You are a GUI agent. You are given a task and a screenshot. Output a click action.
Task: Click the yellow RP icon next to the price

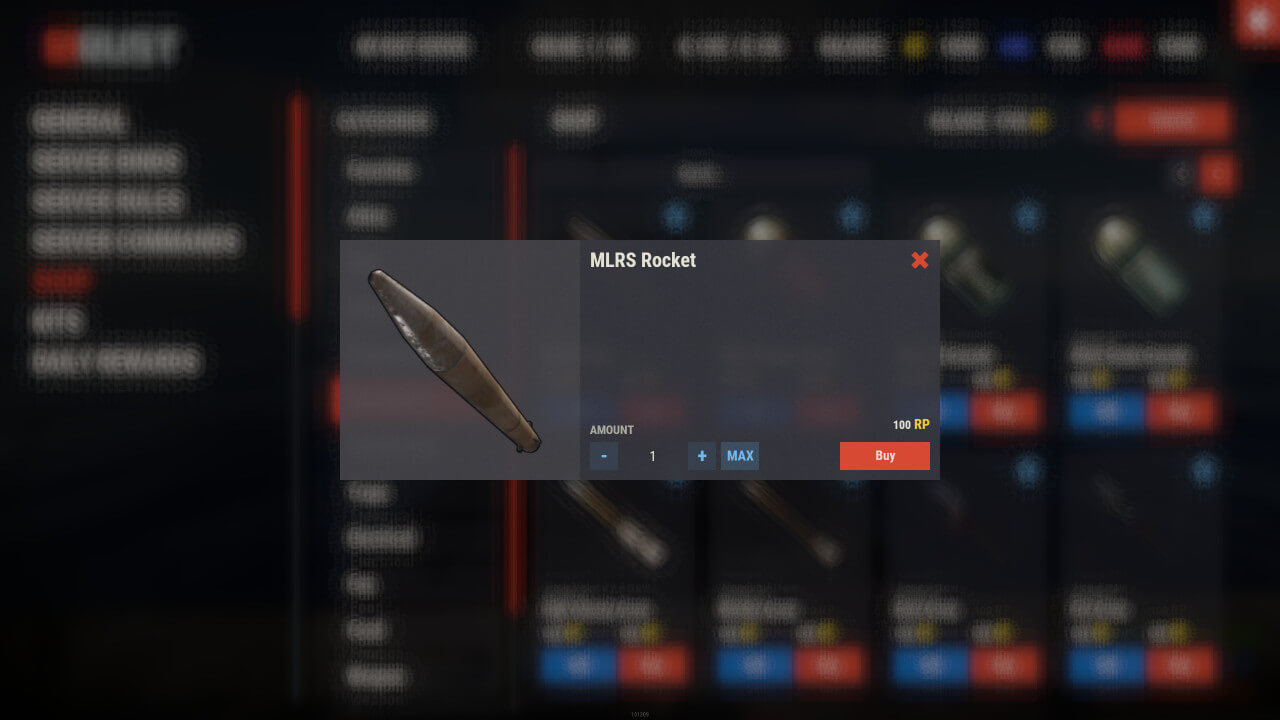(921, 424)
